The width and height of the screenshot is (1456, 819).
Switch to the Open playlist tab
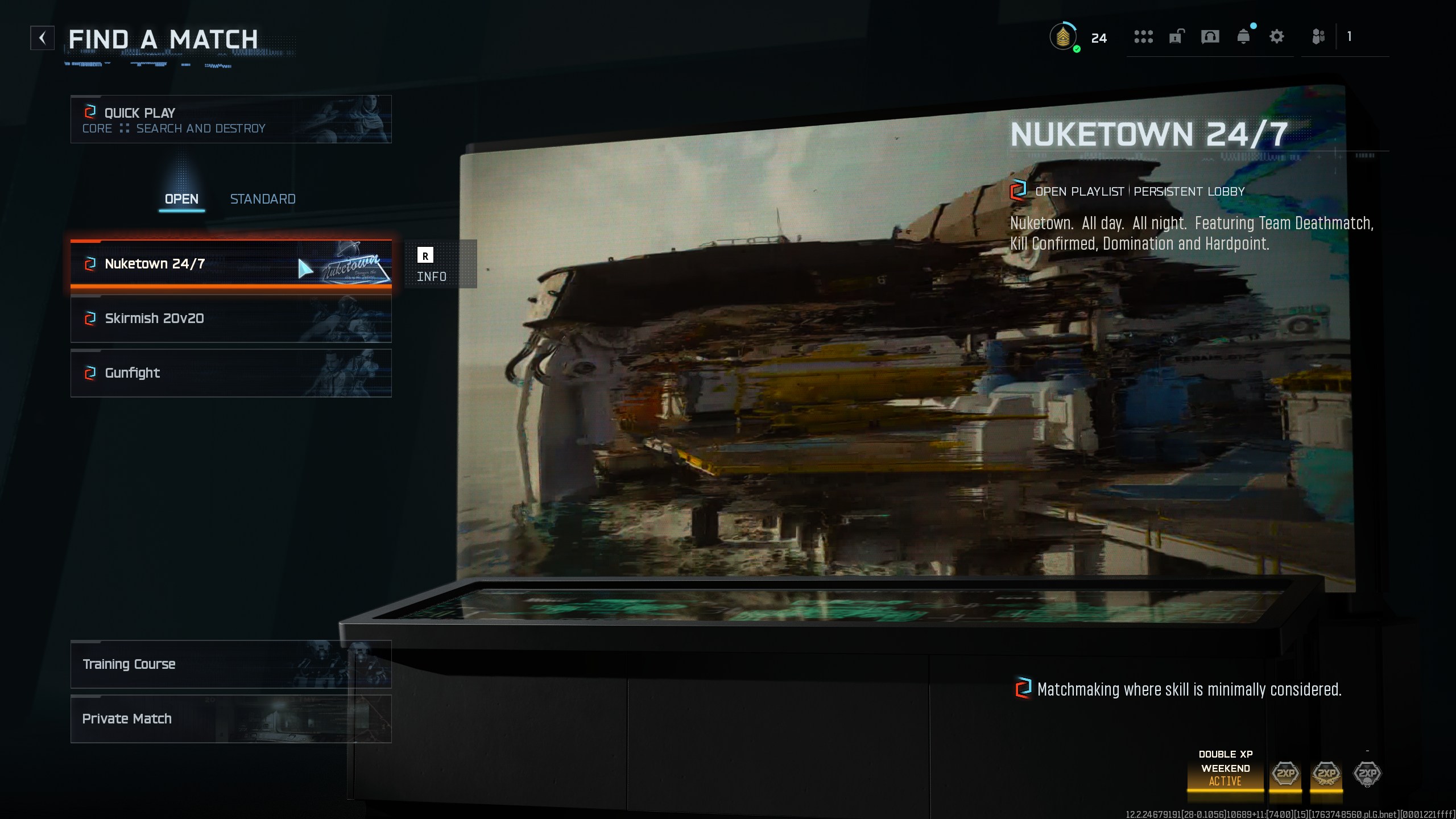181,199
